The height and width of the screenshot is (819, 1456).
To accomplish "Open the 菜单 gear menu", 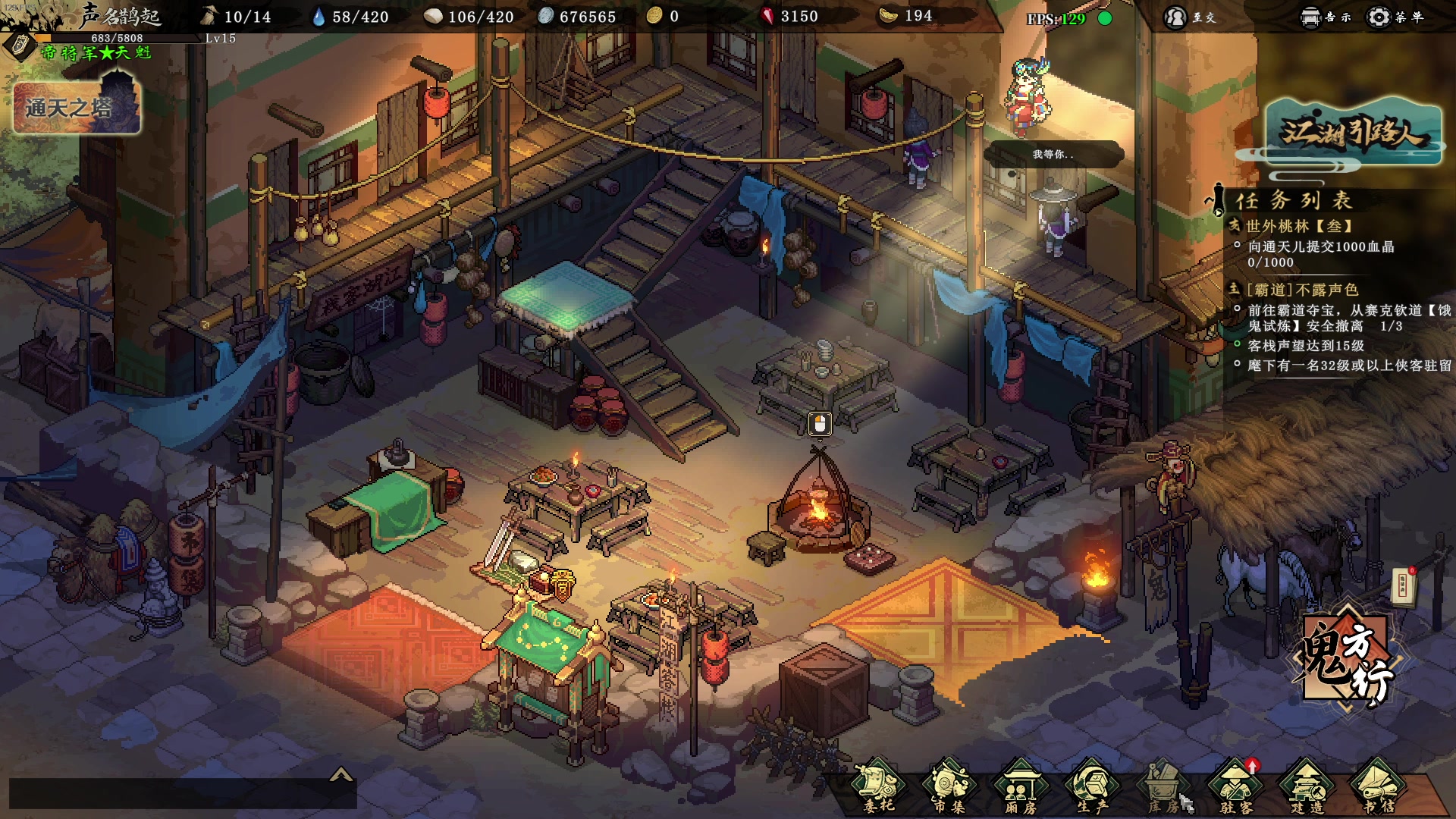I will click(x=1394, y=17).
